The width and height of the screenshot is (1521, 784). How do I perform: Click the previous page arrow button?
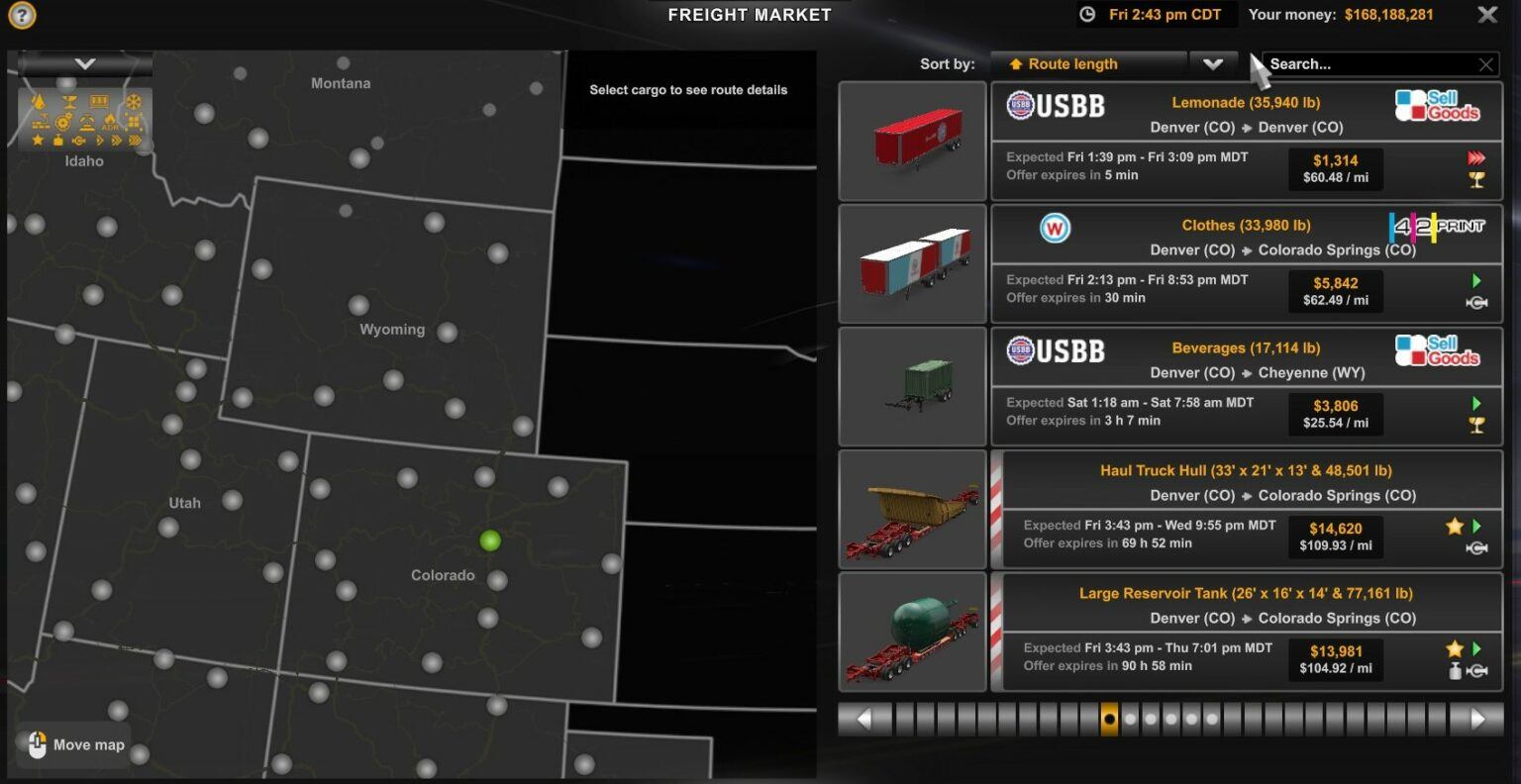865,719
